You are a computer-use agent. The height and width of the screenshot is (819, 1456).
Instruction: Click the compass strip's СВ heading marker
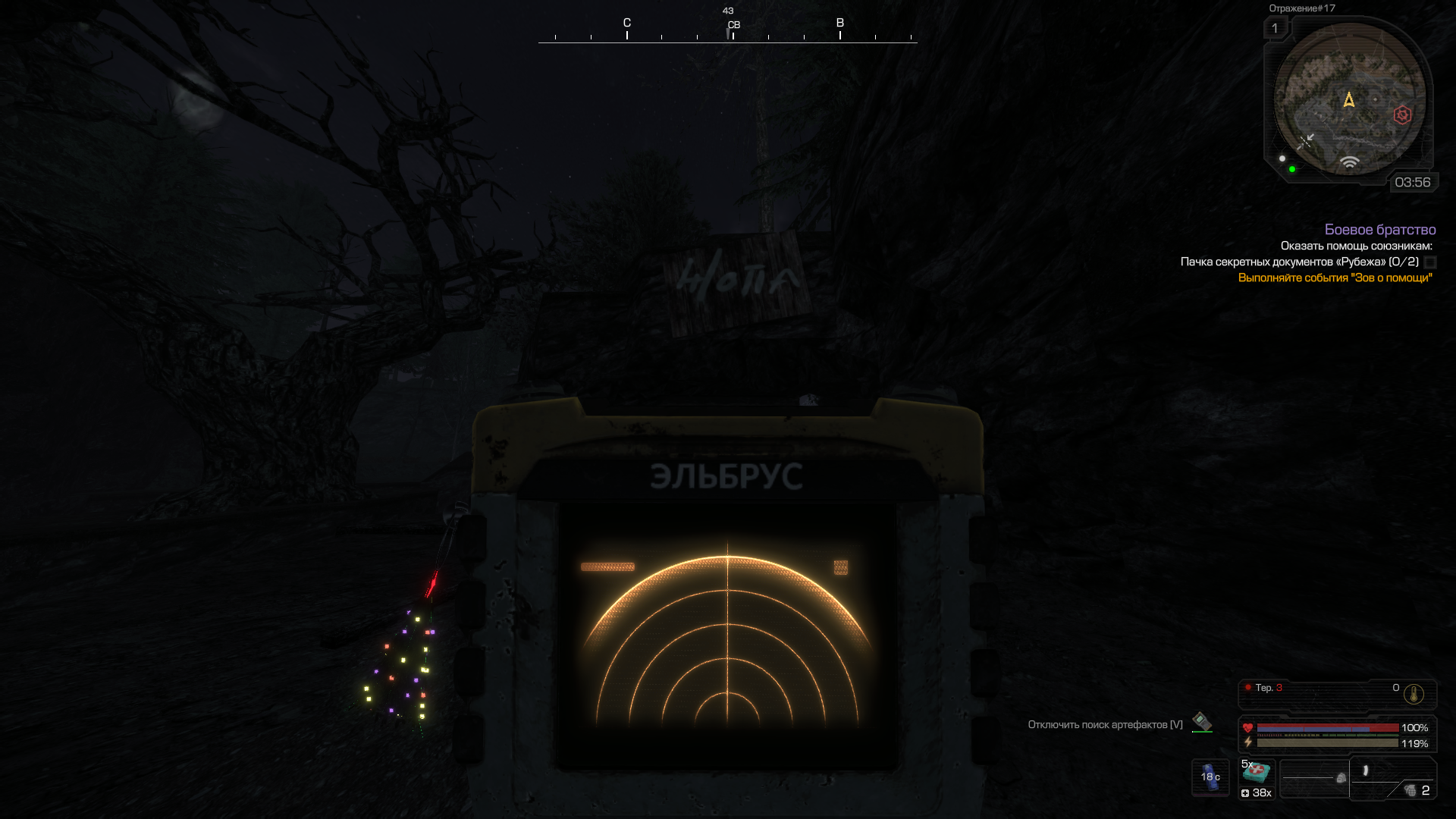(x=733, y=27)
